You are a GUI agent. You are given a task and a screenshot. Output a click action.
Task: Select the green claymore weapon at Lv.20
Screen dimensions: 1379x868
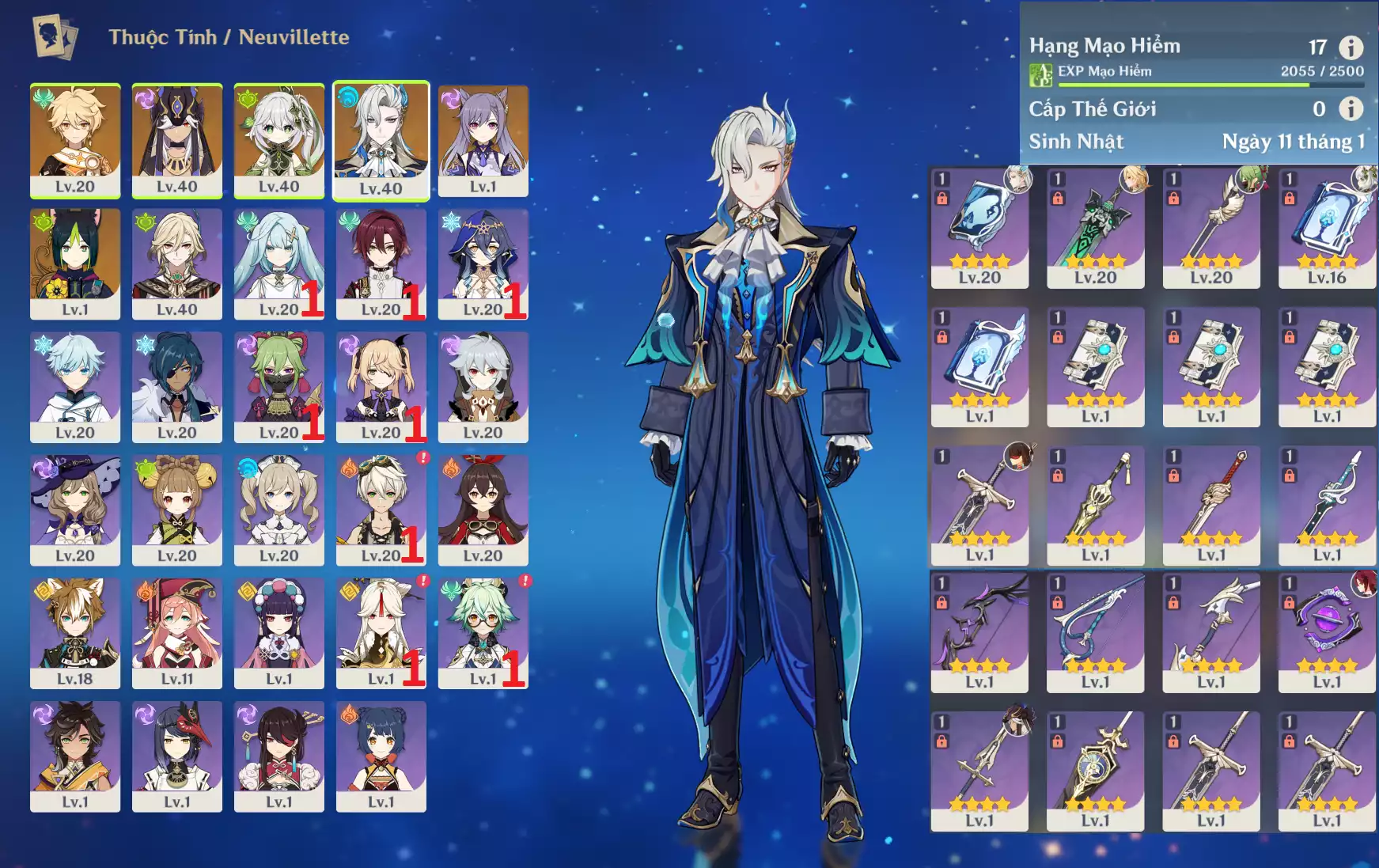tap(1095, 228)
